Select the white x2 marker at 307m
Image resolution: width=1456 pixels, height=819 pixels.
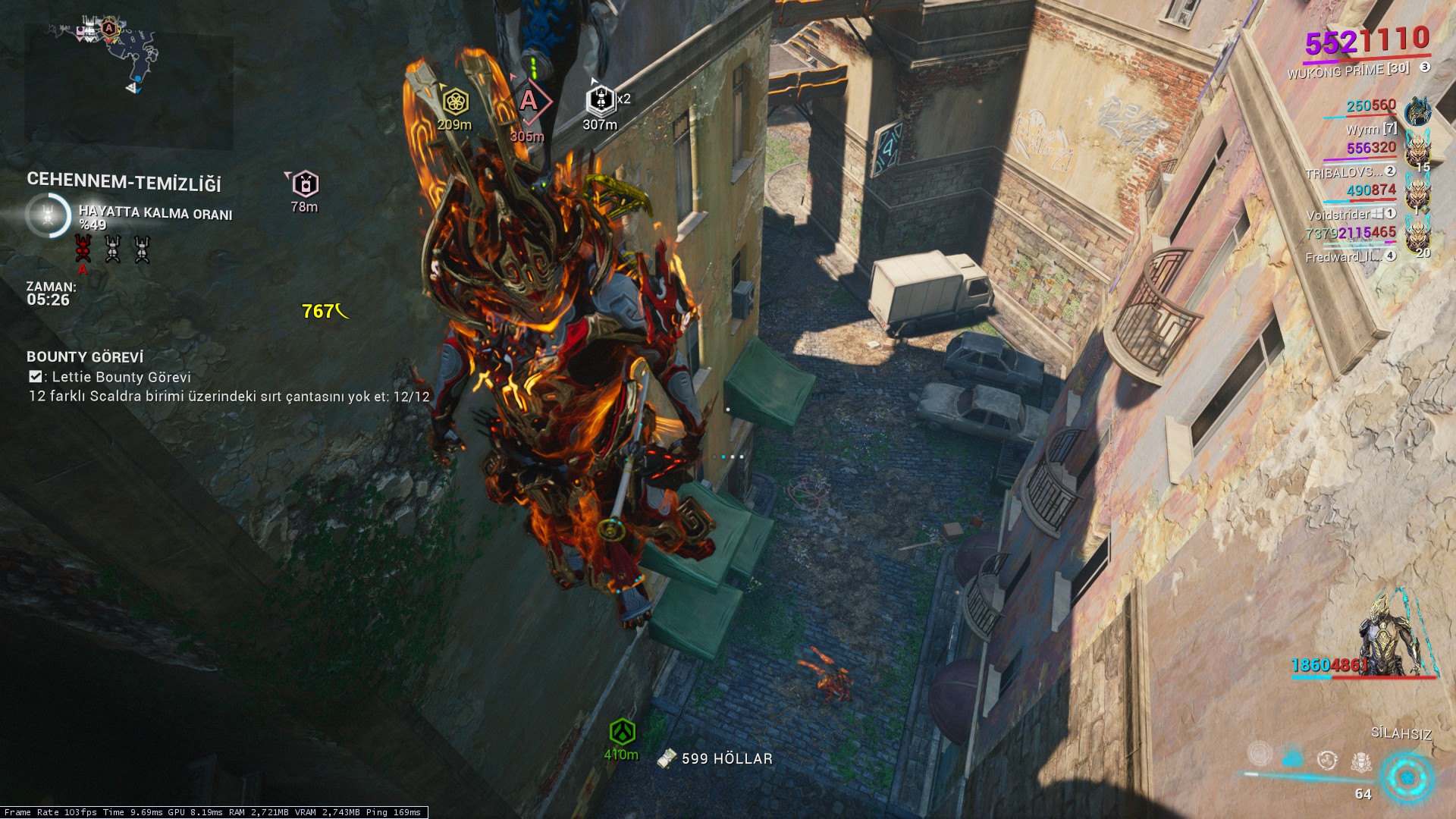point(600,99)
